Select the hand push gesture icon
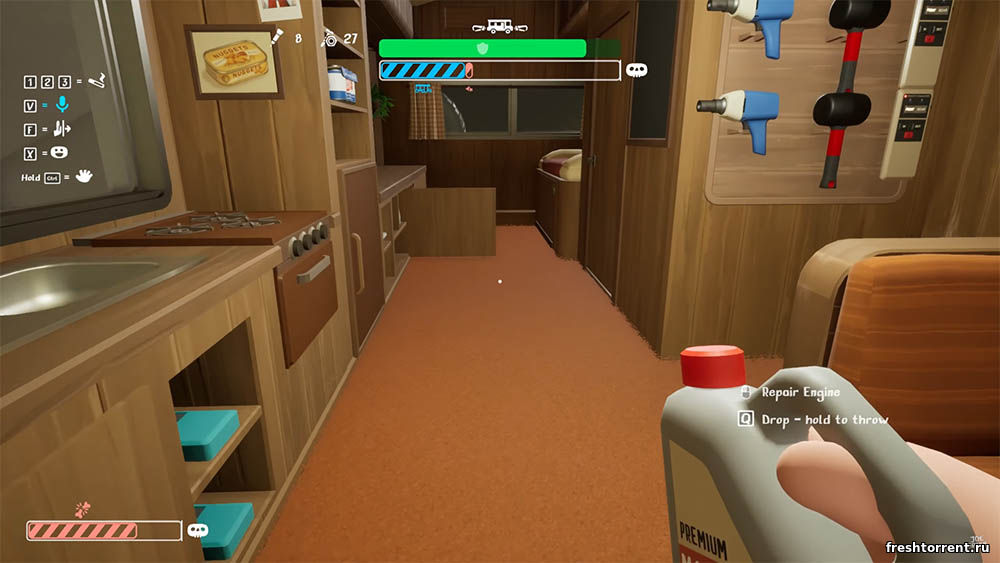 [x=62, y=128]
